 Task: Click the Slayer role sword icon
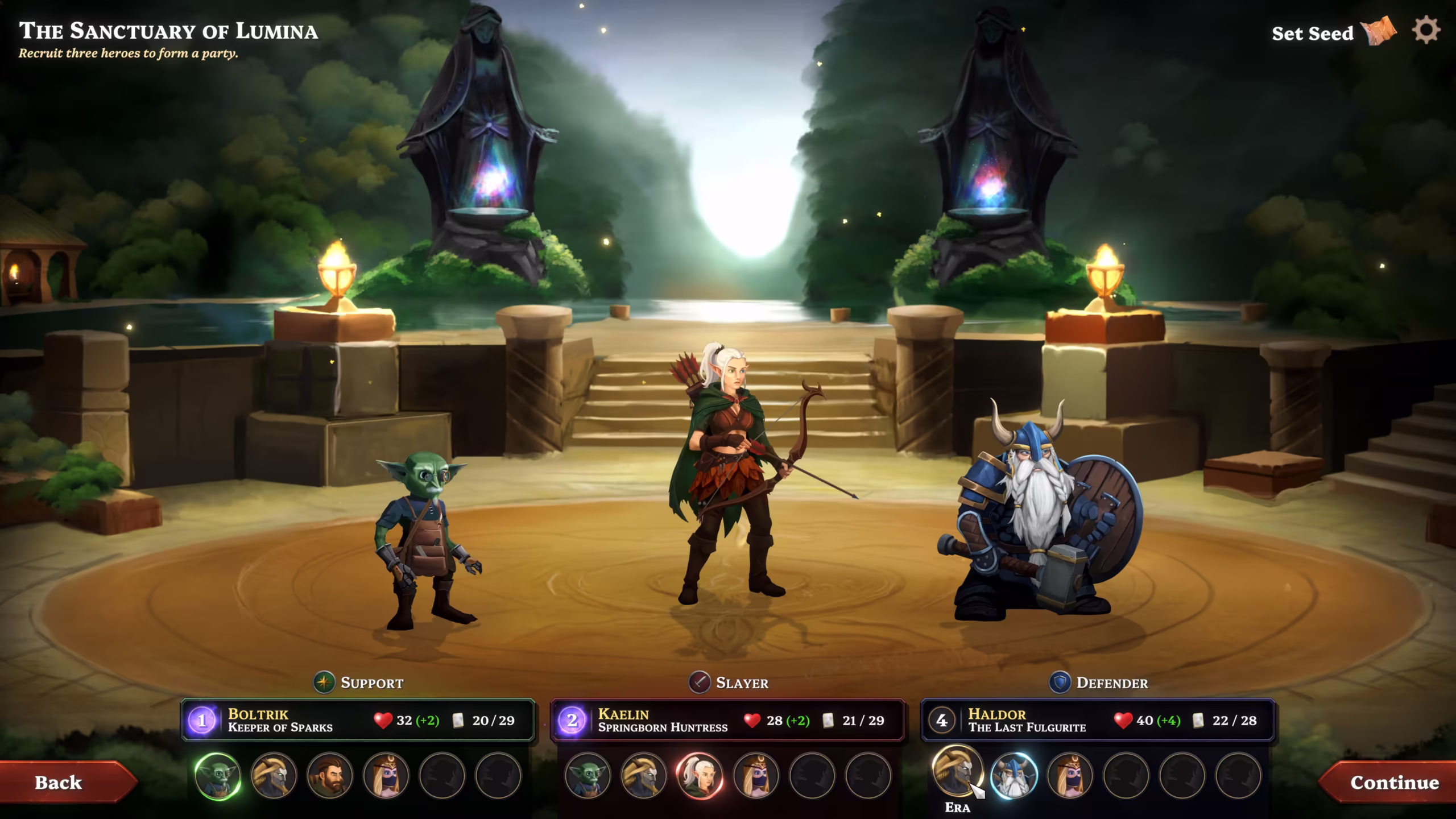coord(700,682)
